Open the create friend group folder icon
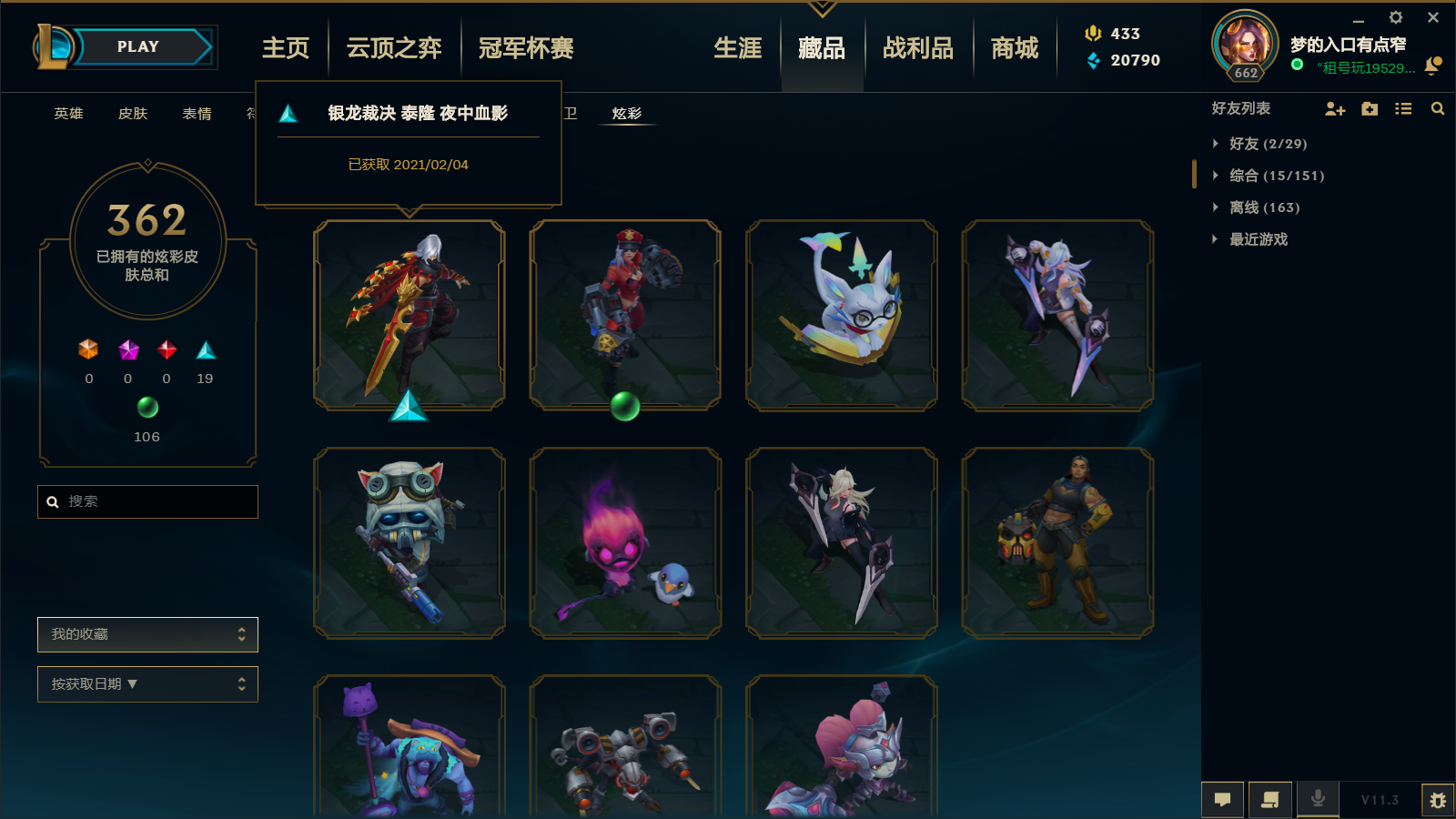 coord(1370,108)
